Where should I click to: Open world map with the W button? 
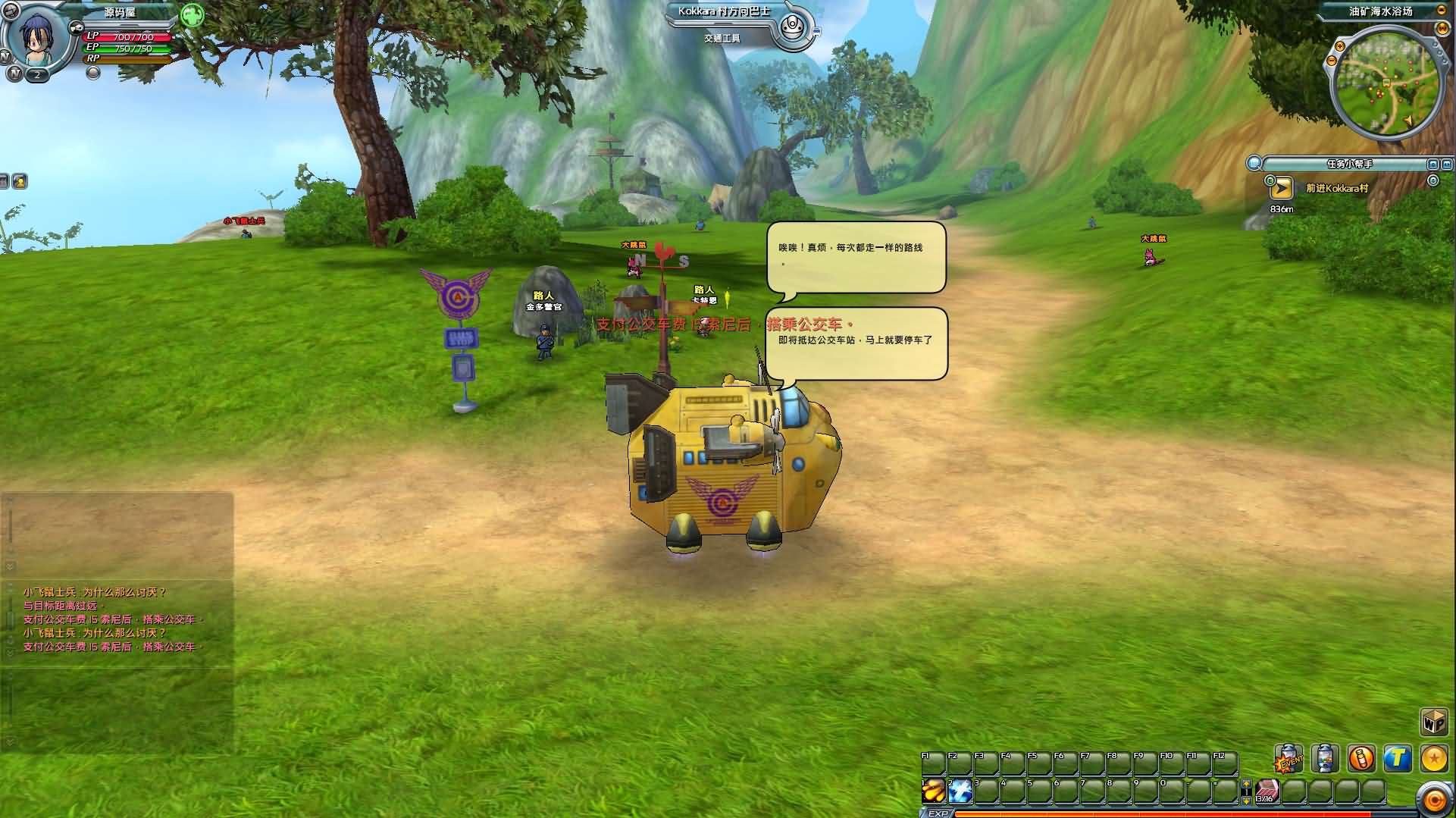tap(1442, 29)
